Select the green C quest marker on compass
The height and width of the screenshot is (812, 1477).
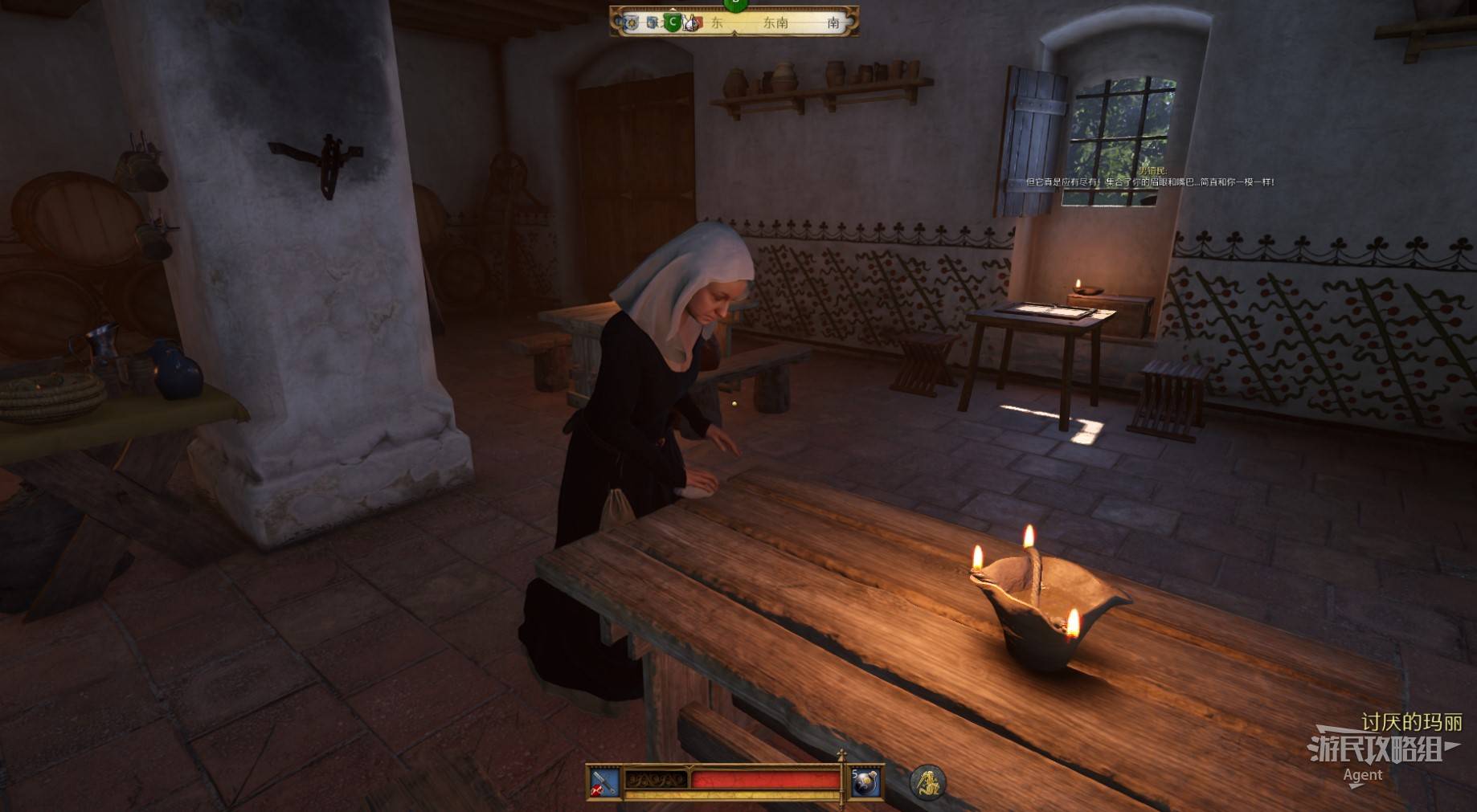[x=673, y=22]
